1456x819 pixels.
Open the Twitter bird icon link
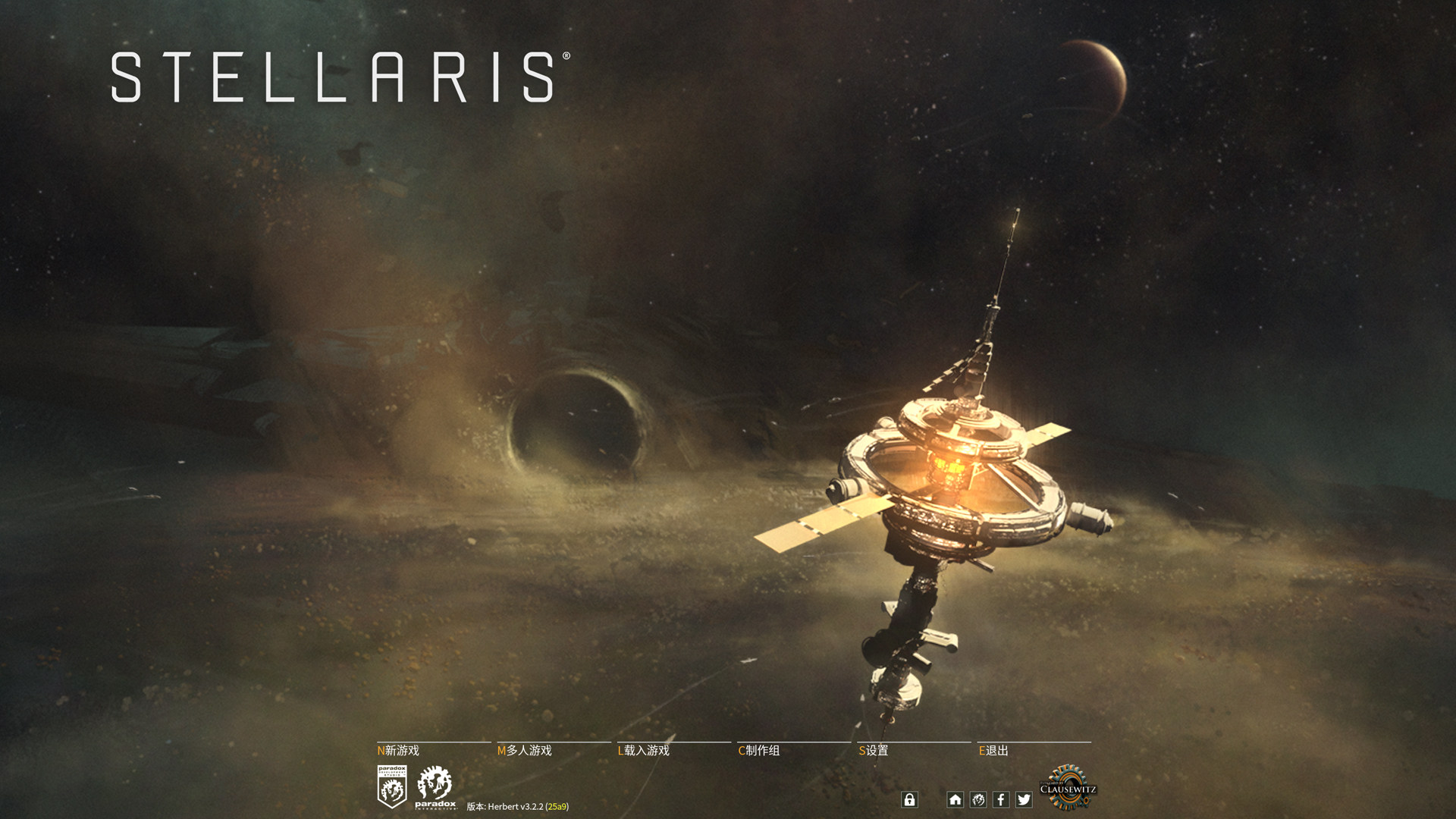point(1024,799)
